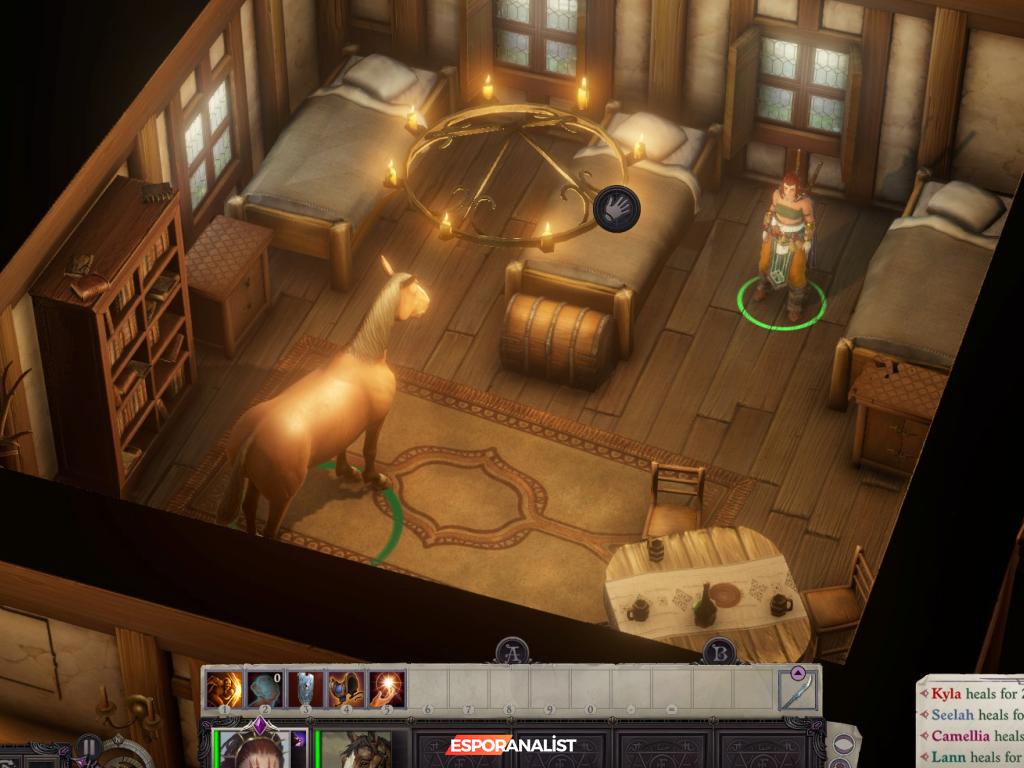The image size is (1024, 768).
Task: Select the main character portrait
Action: (255, 749)
